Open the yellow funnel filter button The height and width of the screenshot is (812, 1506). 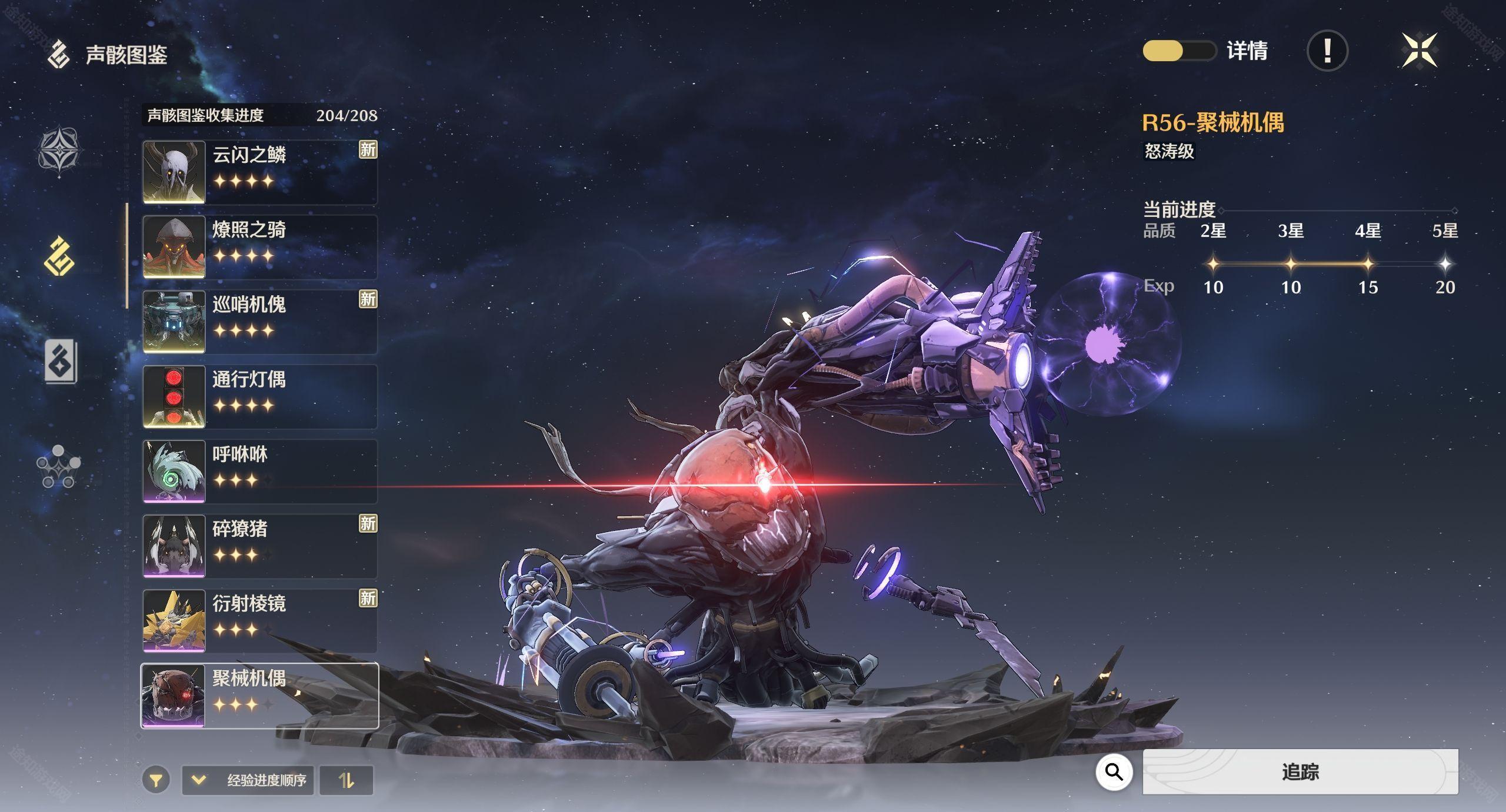point(156,780)
